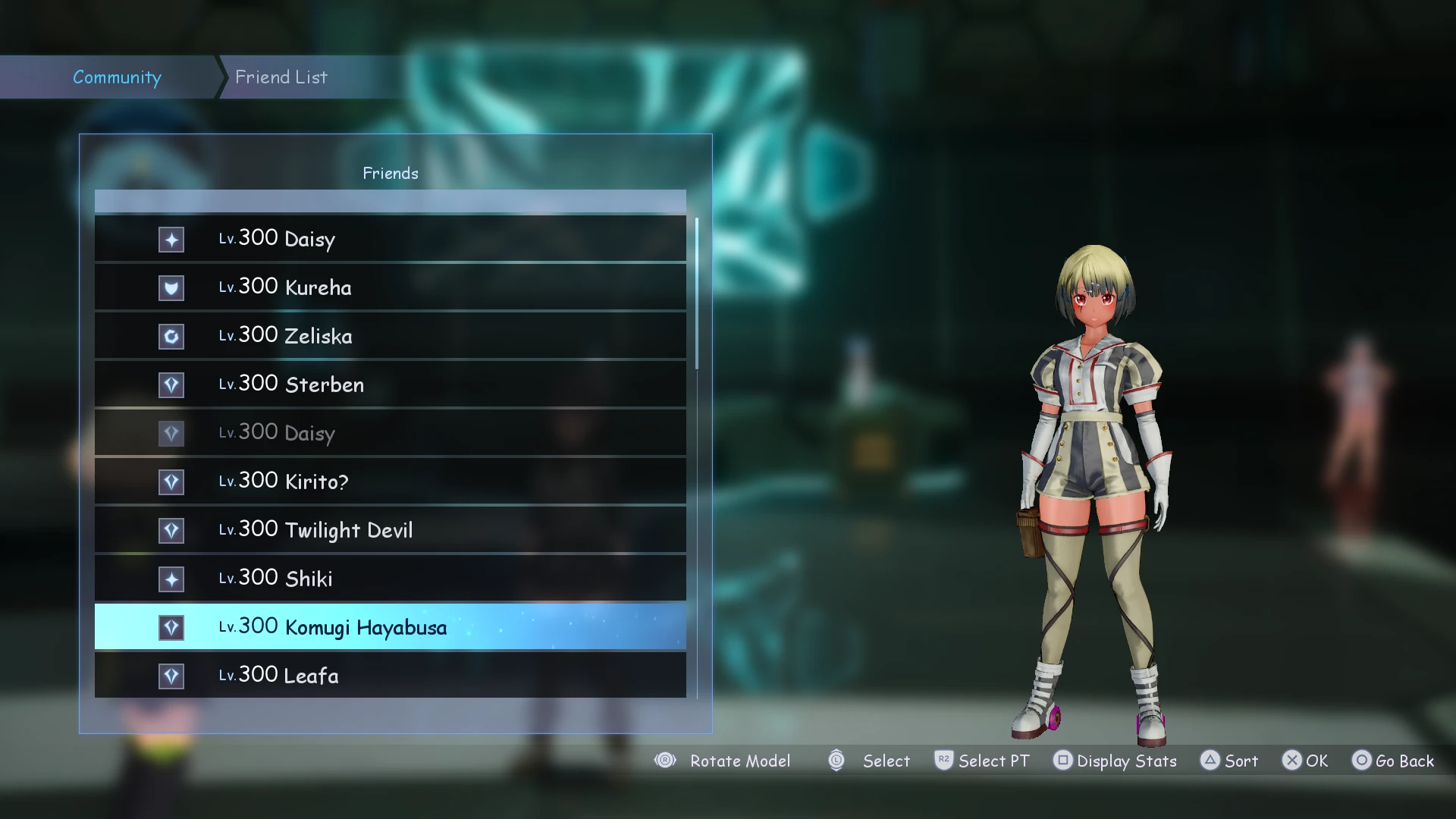Go to the Community breadcrumb
The image size is (1456, 819).
117,77
